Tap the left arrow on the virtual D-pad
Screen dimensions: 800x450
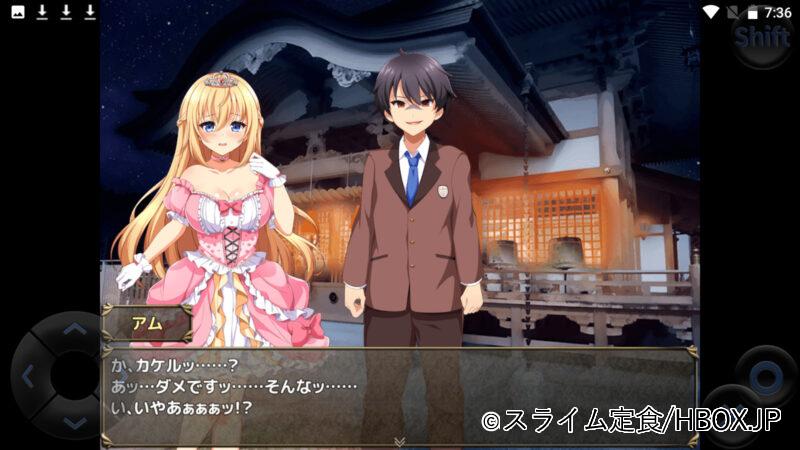click(28, 378)
